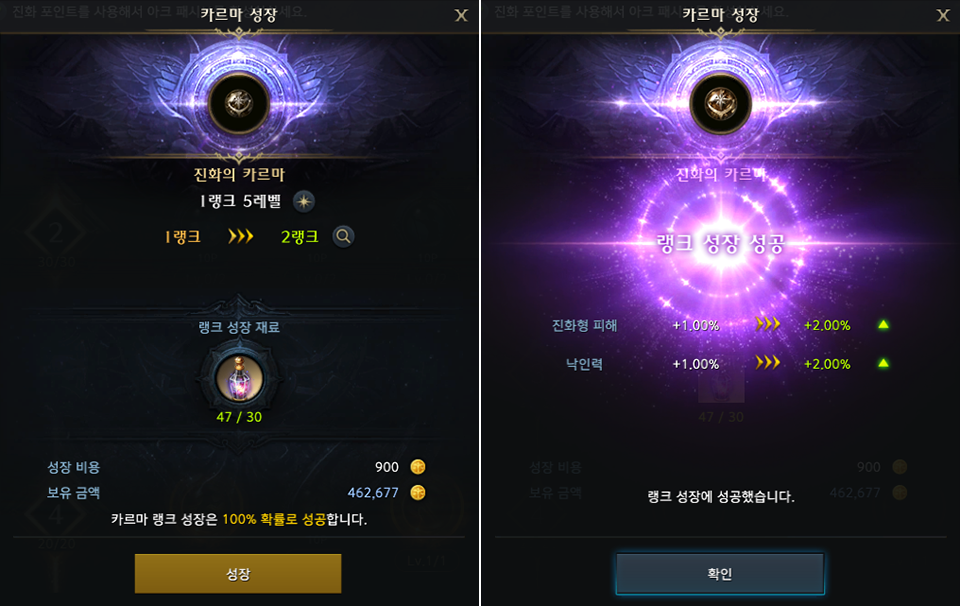The width and height of the screenshot is (960, 606).
Task: Confirm the rank growth success with 확인
Action: coord(720,574)
